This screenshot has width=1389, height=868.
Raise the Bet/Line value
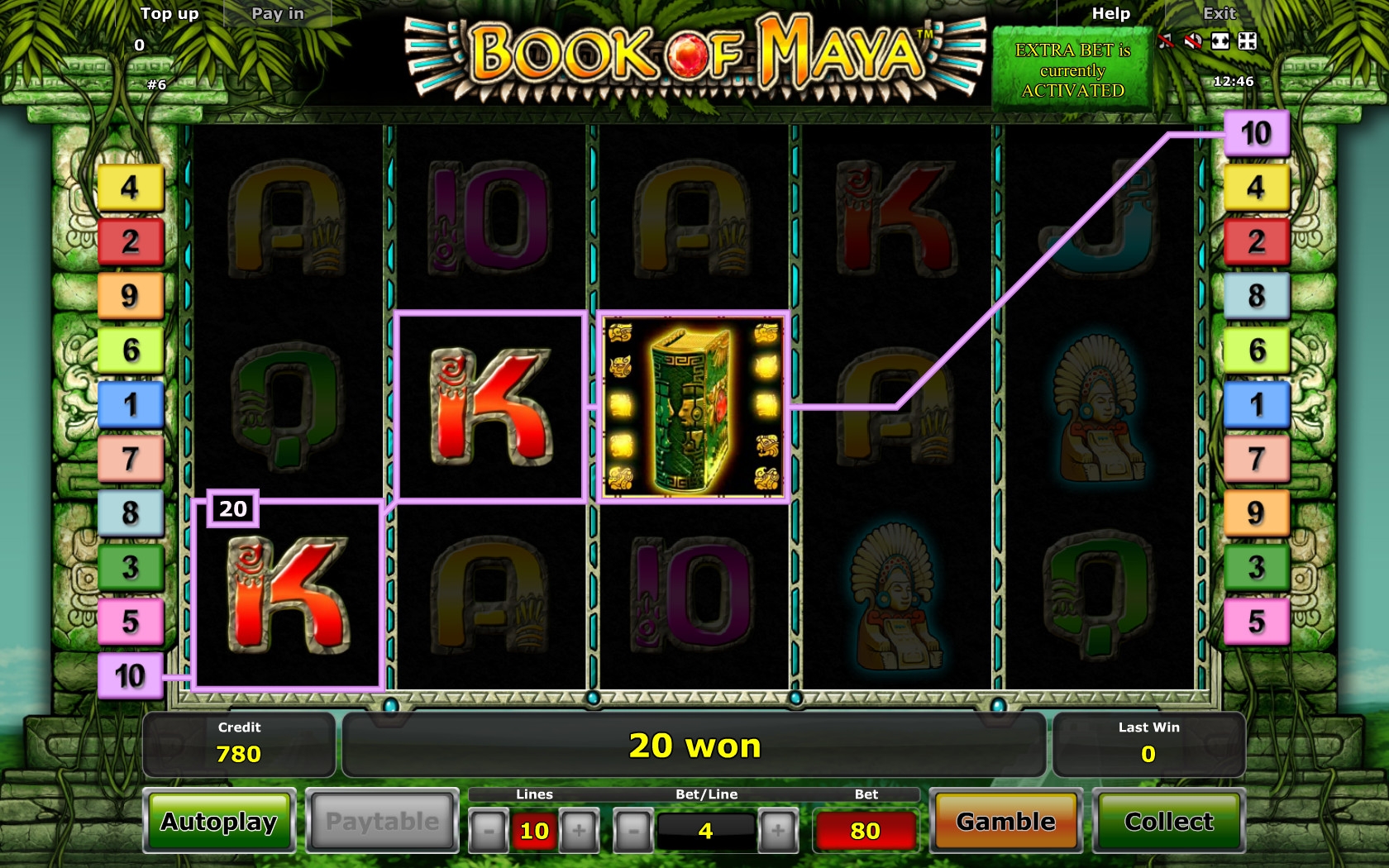777,831
